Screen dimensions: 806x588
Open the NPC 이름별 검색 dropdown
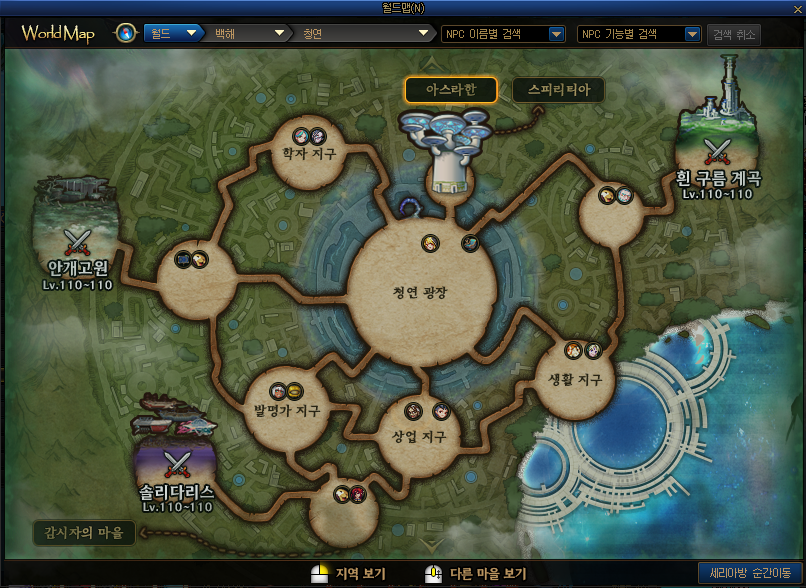504,34
